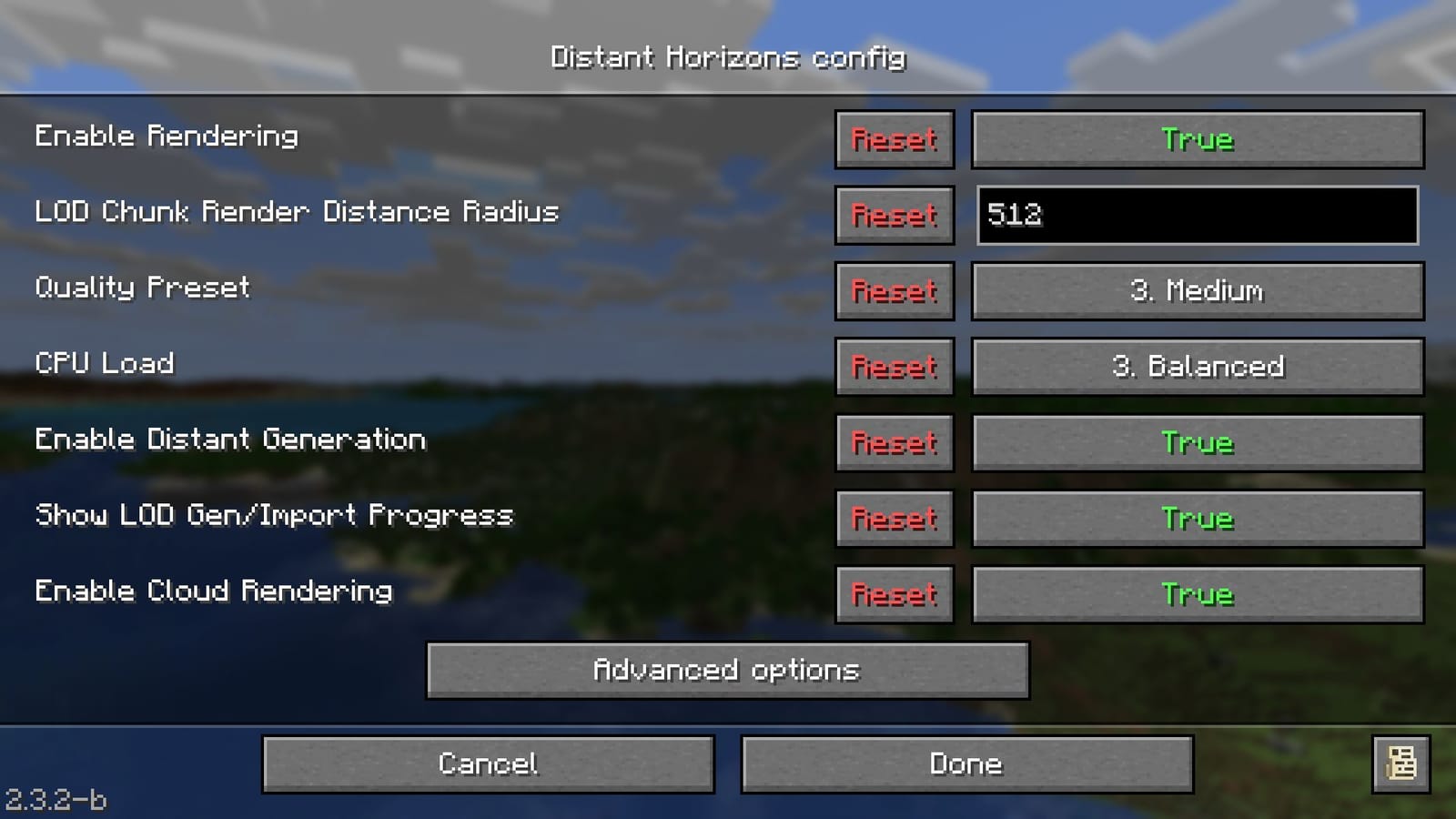Toggle Enable Rendering to False

point(1196,139)
